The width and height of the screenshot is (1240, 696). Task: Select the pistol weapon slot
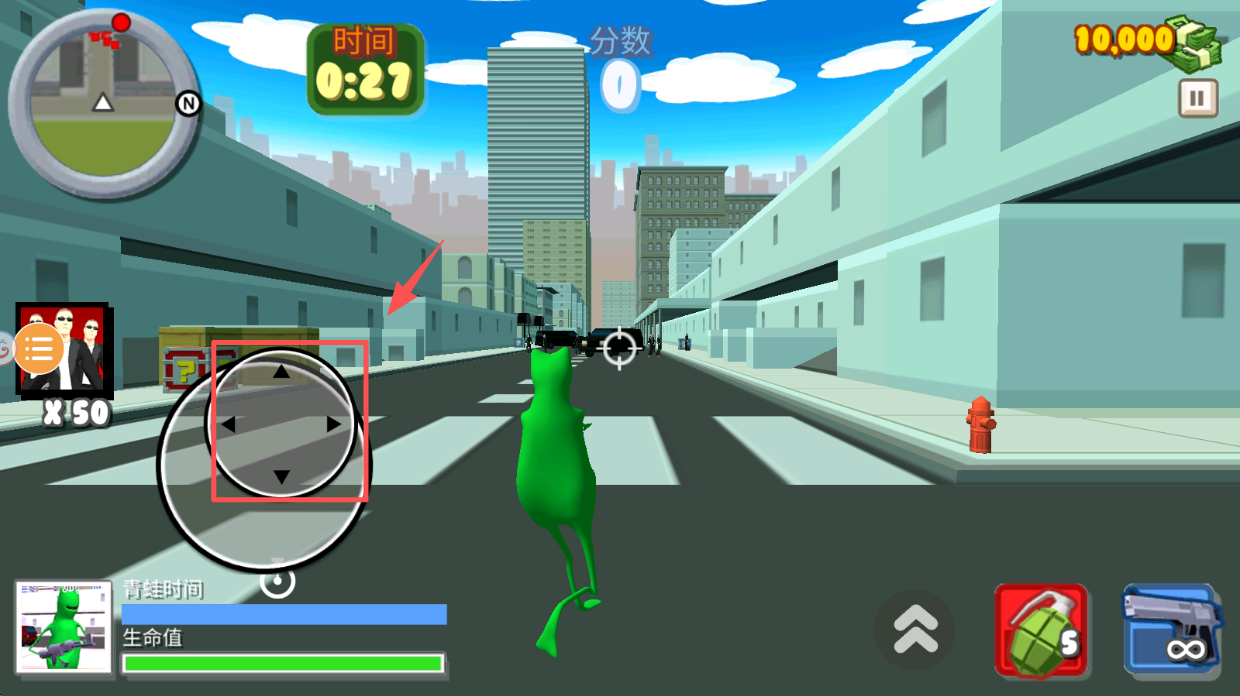click(1172, 630)
